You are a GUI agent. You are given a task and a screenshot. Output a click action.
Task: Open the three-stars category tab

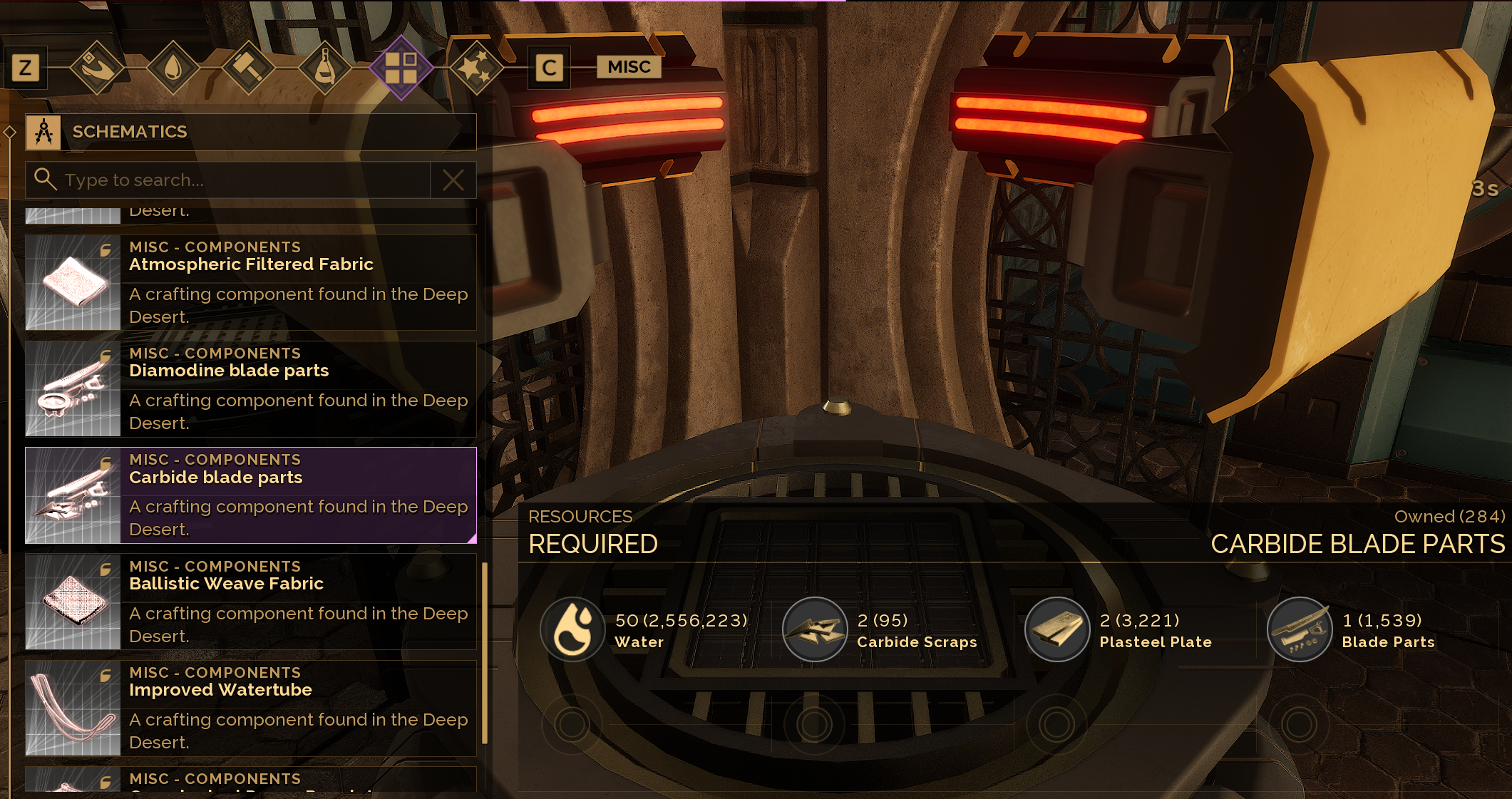pyautogui.click(x=475, y=68)
